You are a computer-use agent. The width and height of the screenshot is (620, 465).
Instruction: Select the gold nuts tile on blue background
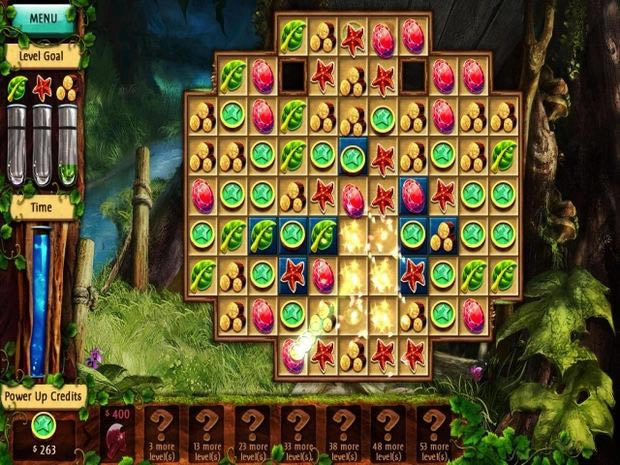[443, 236]
